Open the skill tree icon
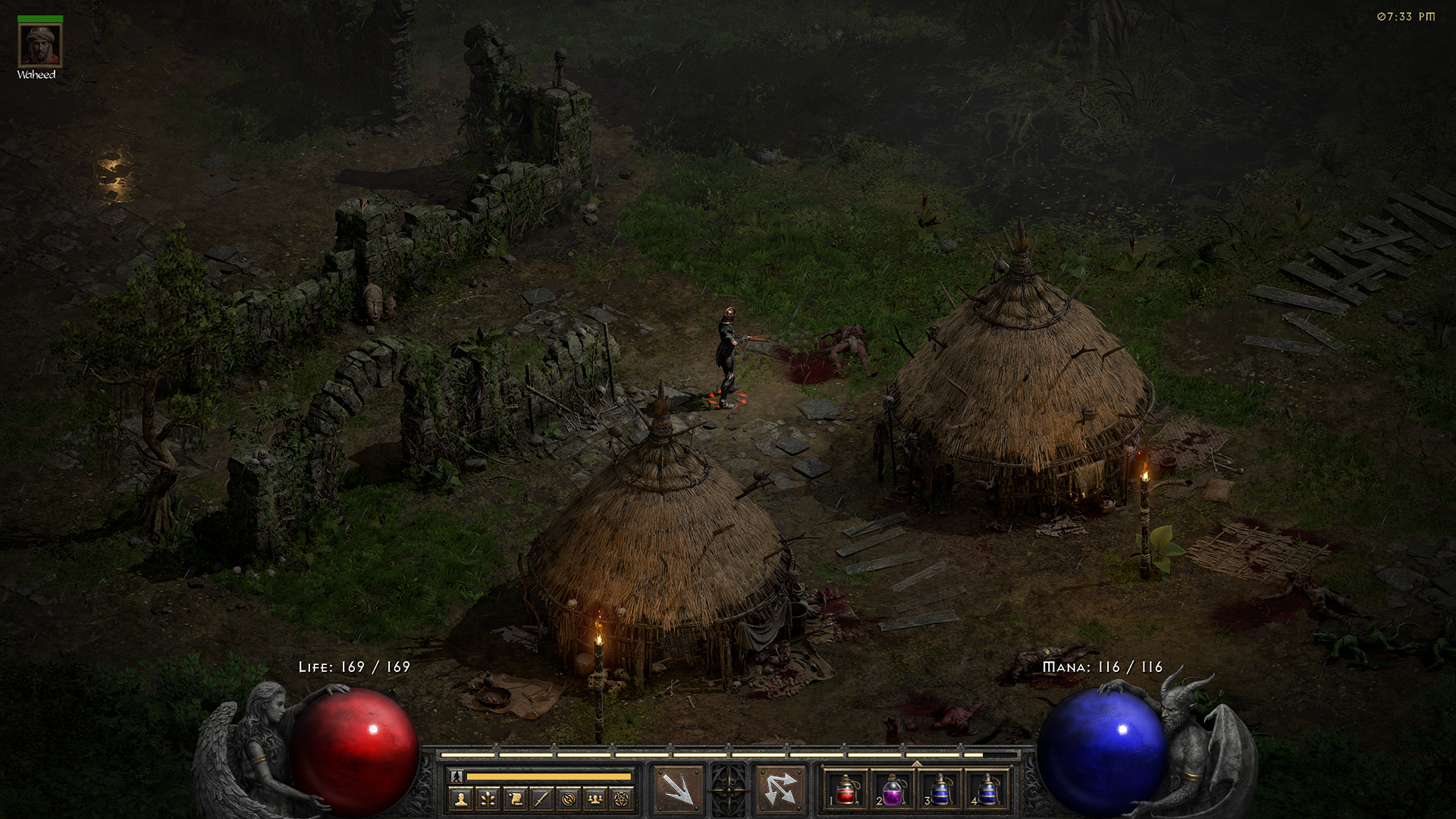The image size is (1456, 819). tap(488, 799)
